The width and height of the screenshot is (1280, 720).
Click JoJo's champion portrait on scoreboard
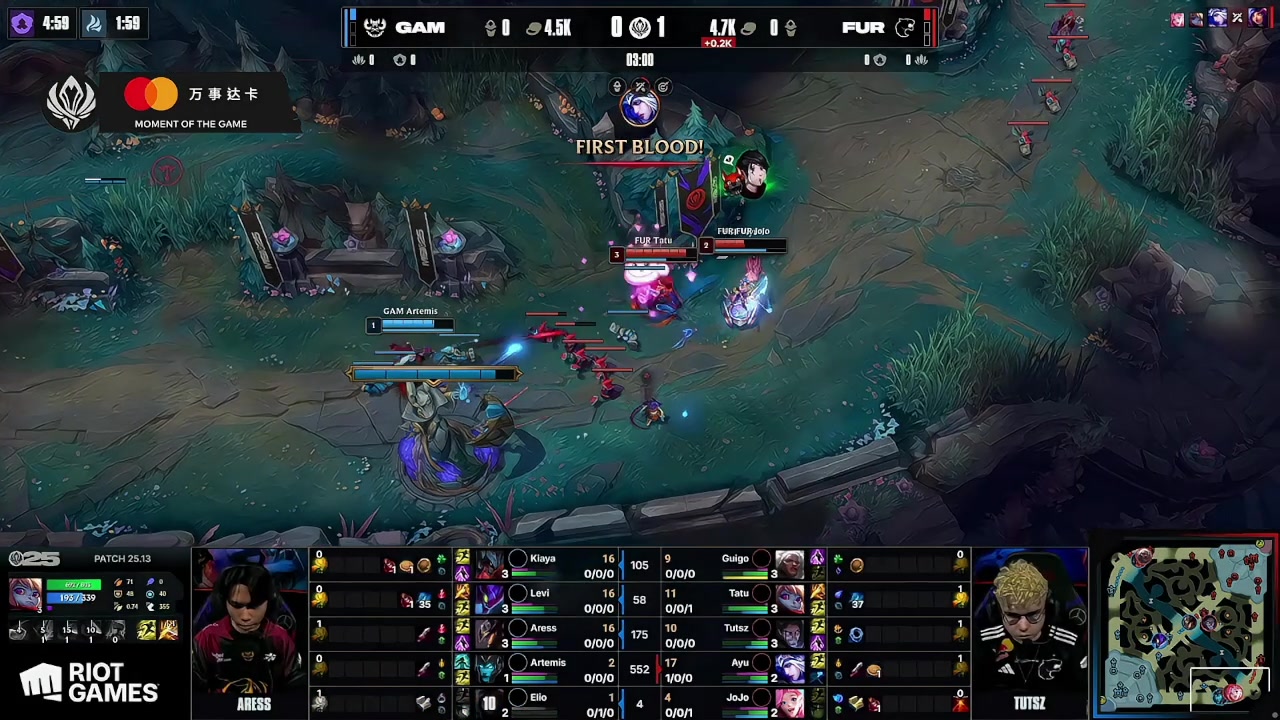(789, 703)
